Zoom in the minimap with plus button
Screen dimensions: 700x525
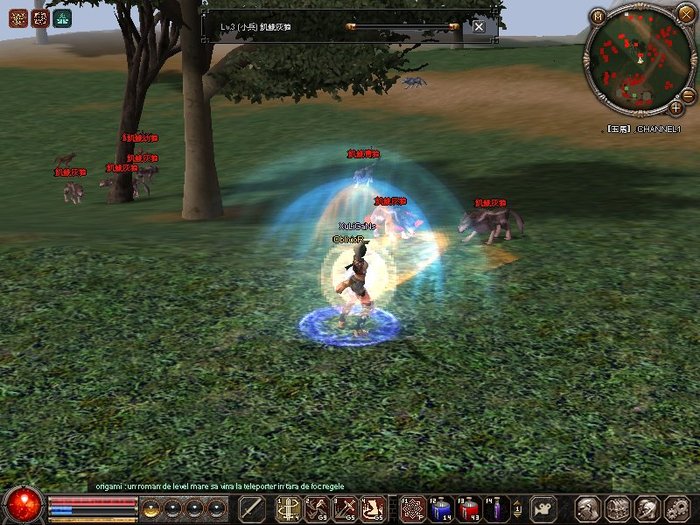point(676,106)
